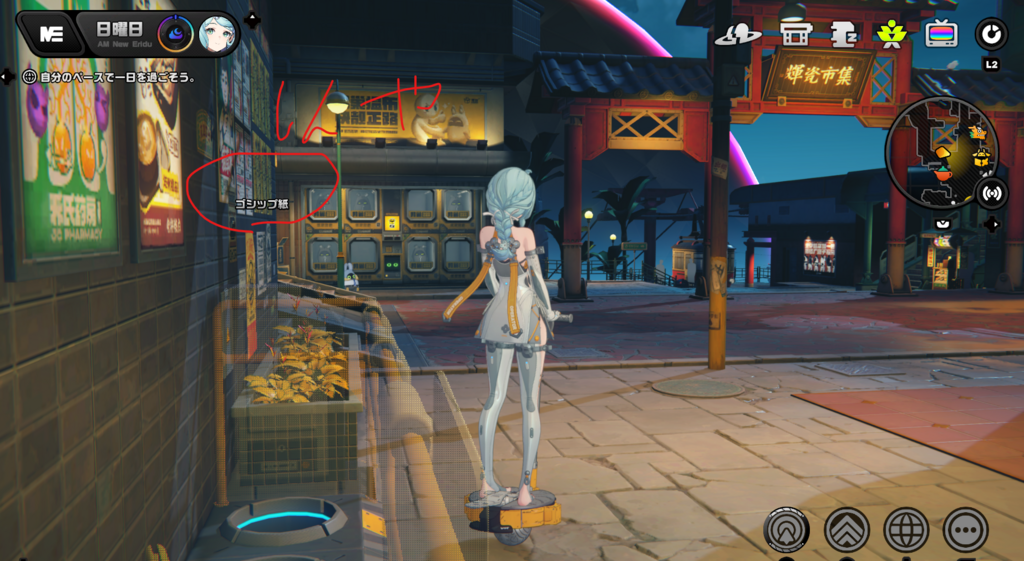Open the globe icon button

(907, 529)
